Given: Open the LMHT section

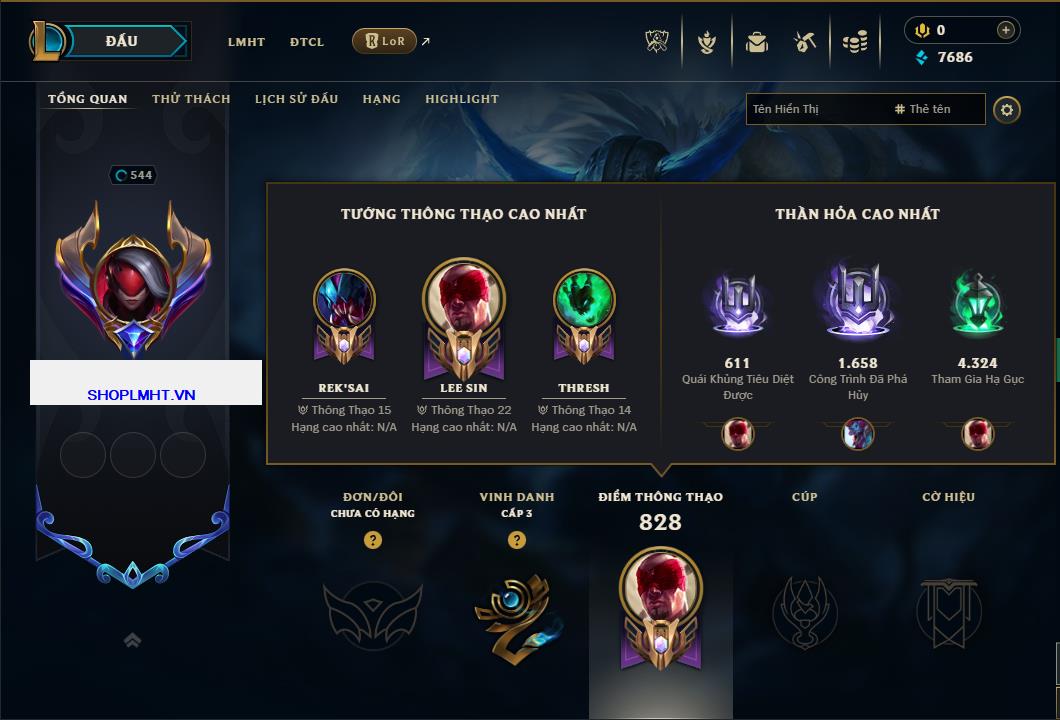Looking at the screenshot, I should pyautogui.click(x=246, y=42).
